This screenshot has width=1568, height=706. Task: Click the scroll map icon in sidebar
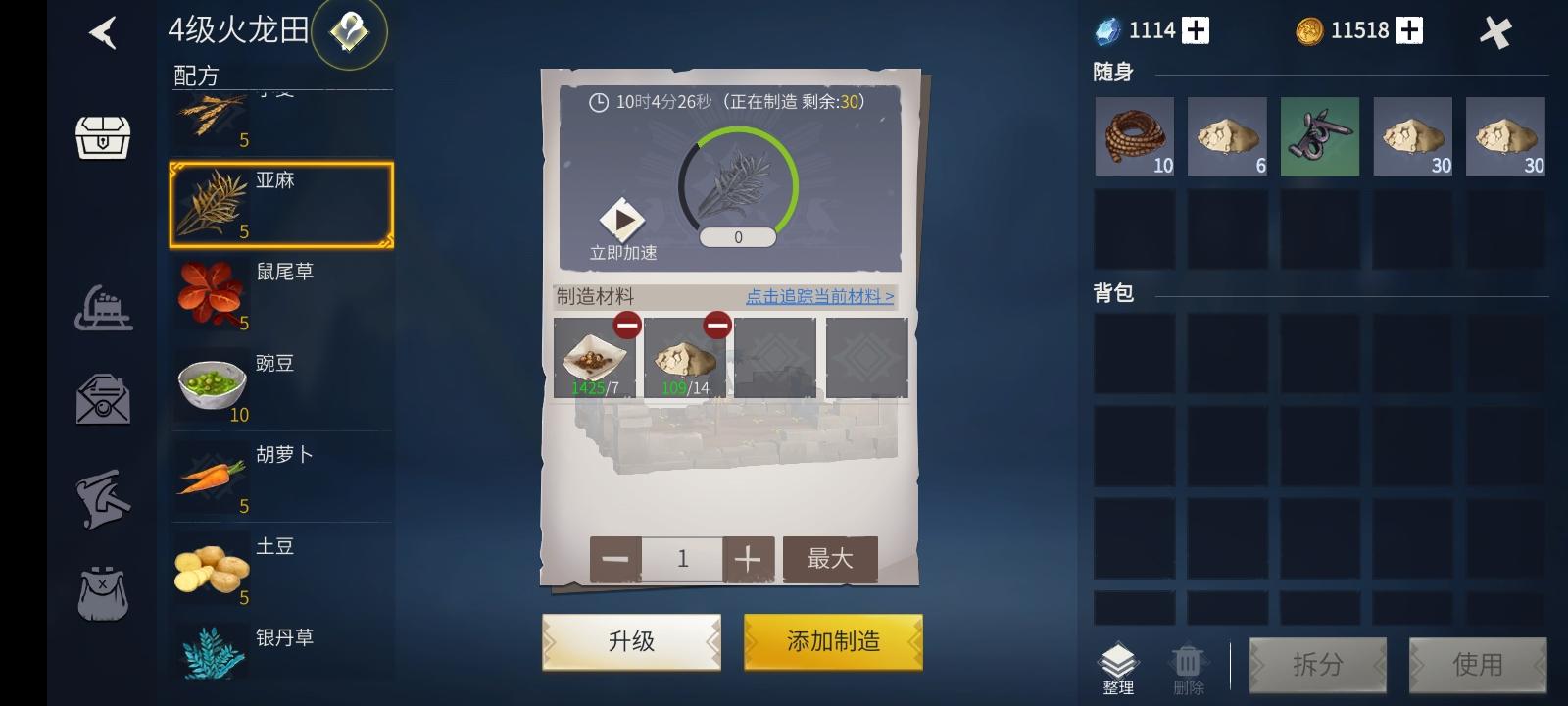(x=105, y=497)
